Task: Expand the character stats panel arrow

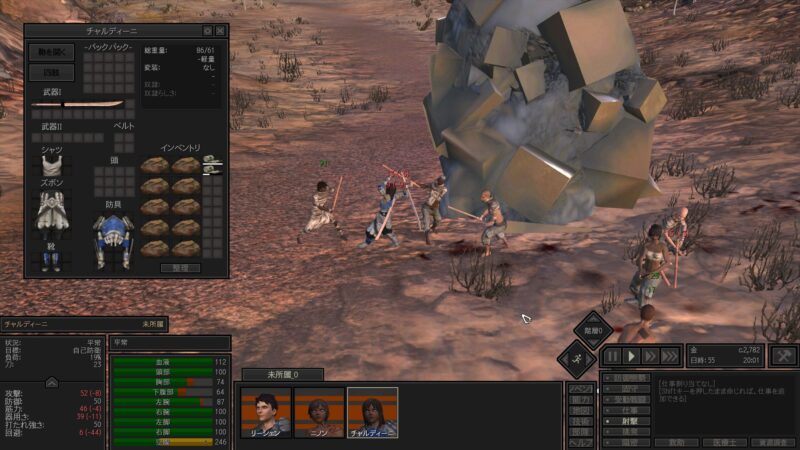Action: (52, 382)
